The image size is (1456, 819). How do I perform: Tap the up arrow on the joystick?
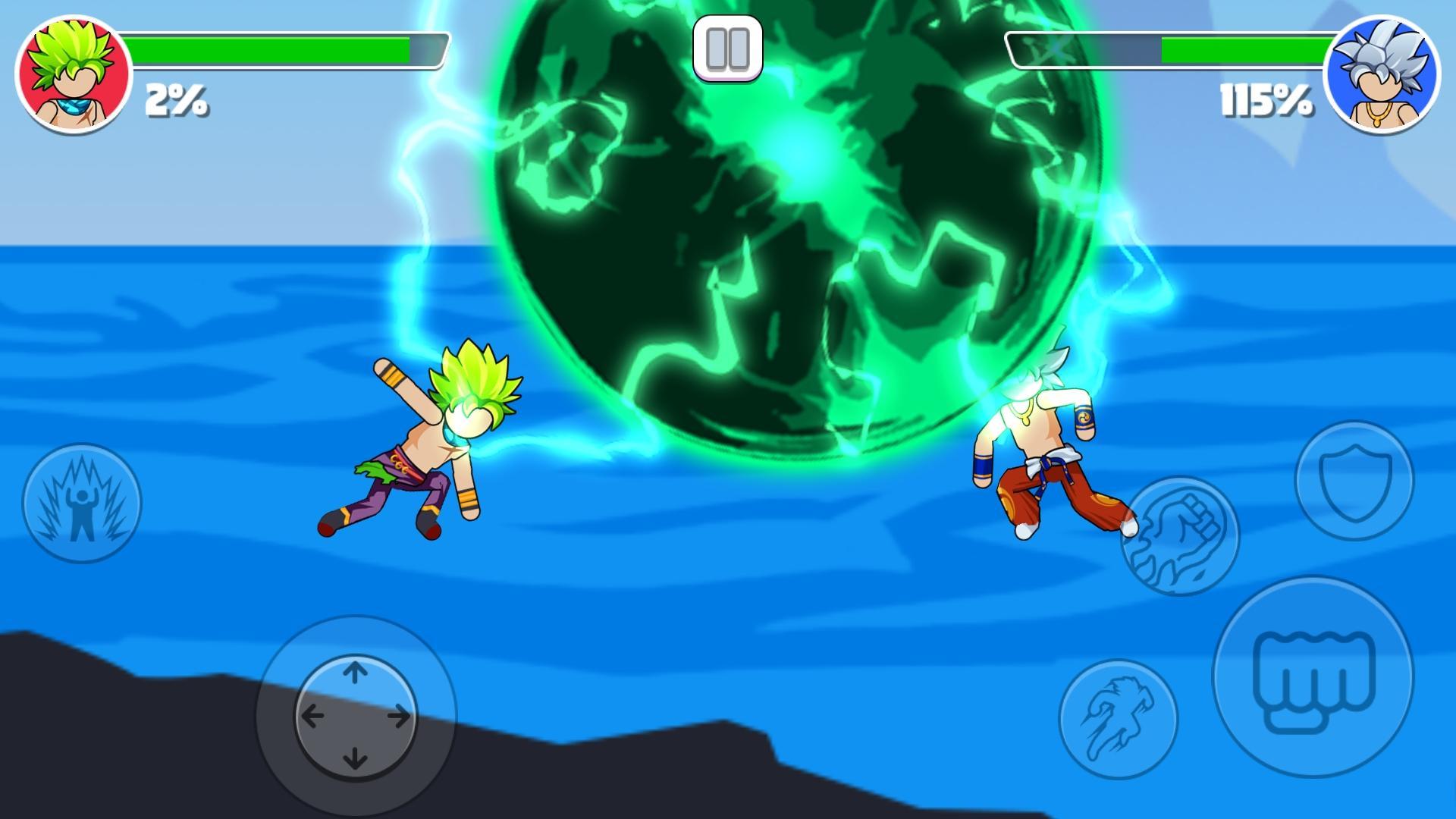tap(355, 672)
